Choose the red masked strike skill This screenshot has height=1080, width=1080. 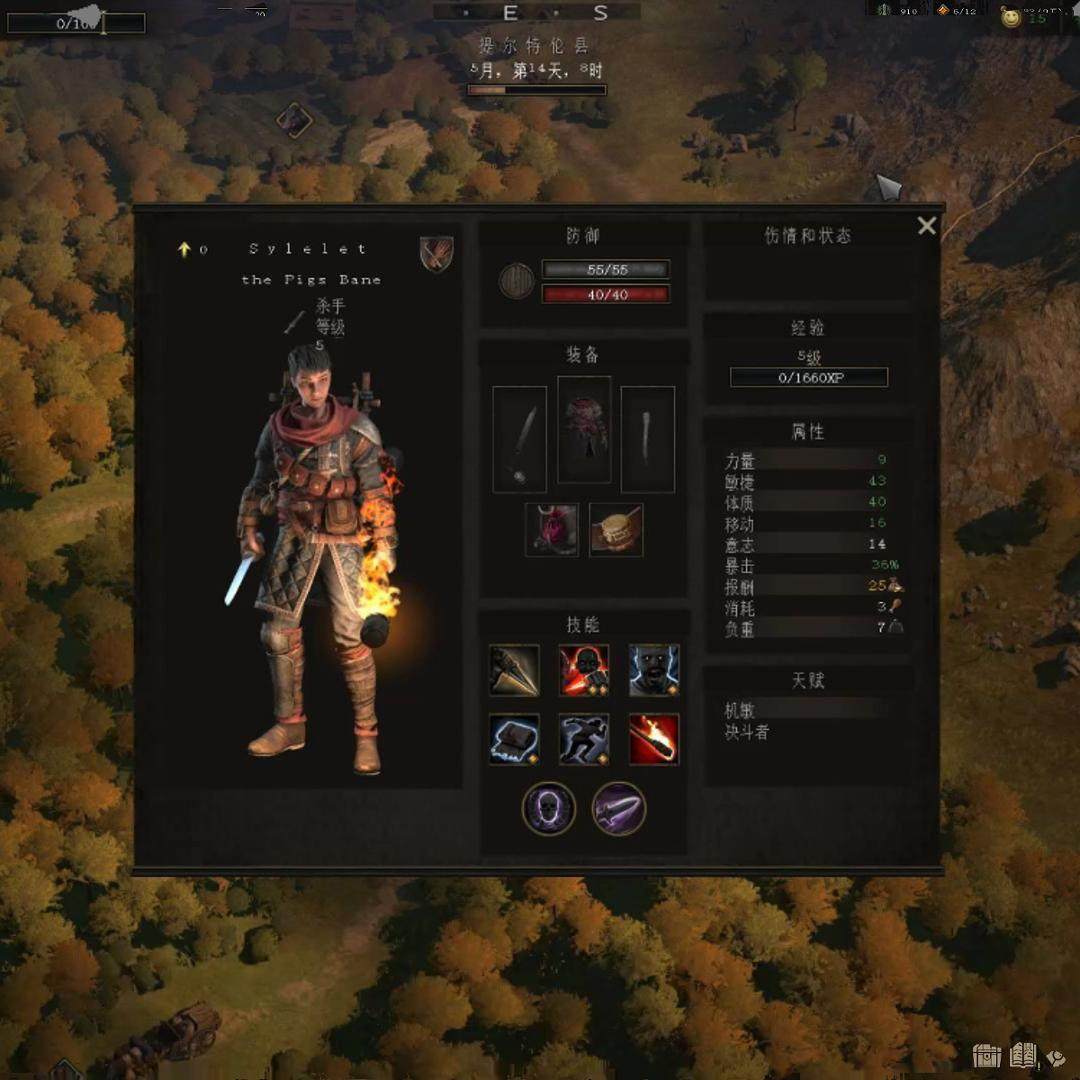(584, 670)
